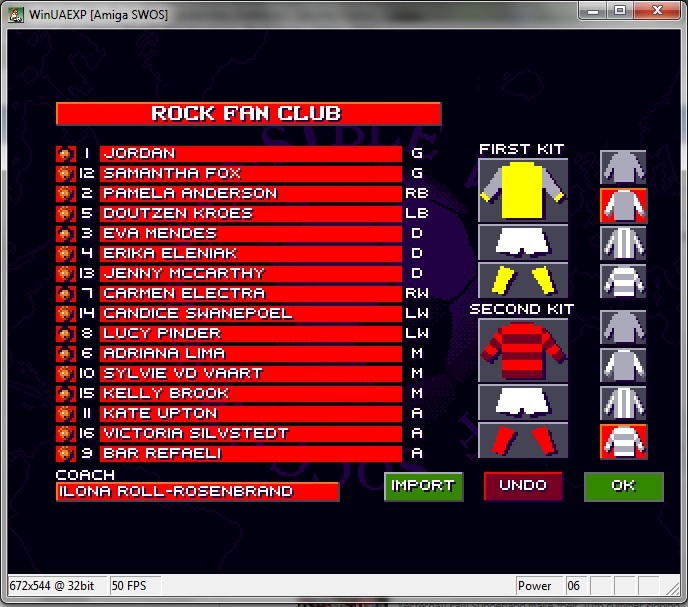Change the first kit white shorts

tap(523, 241)
